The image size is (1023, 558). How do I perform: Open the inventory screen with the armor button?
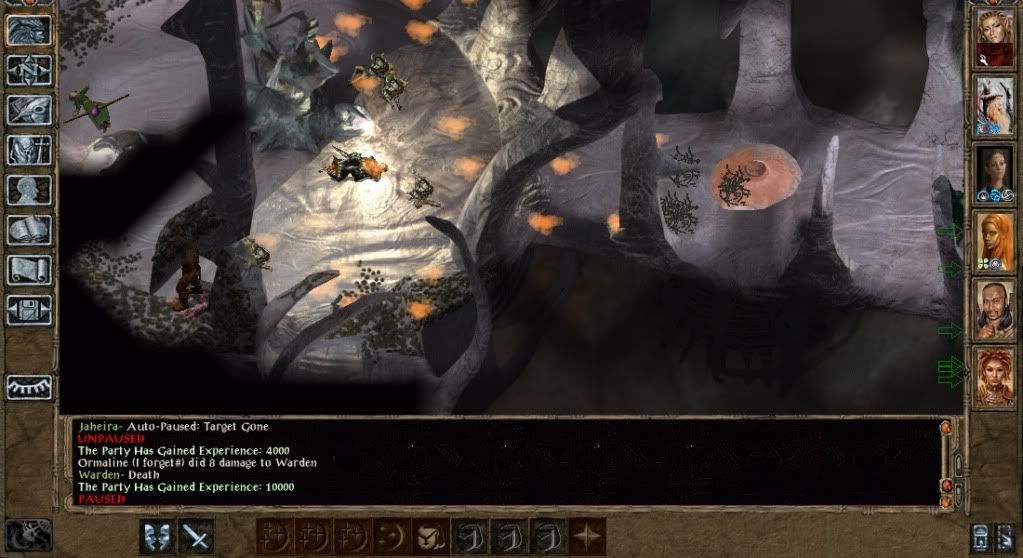(29, 149)
